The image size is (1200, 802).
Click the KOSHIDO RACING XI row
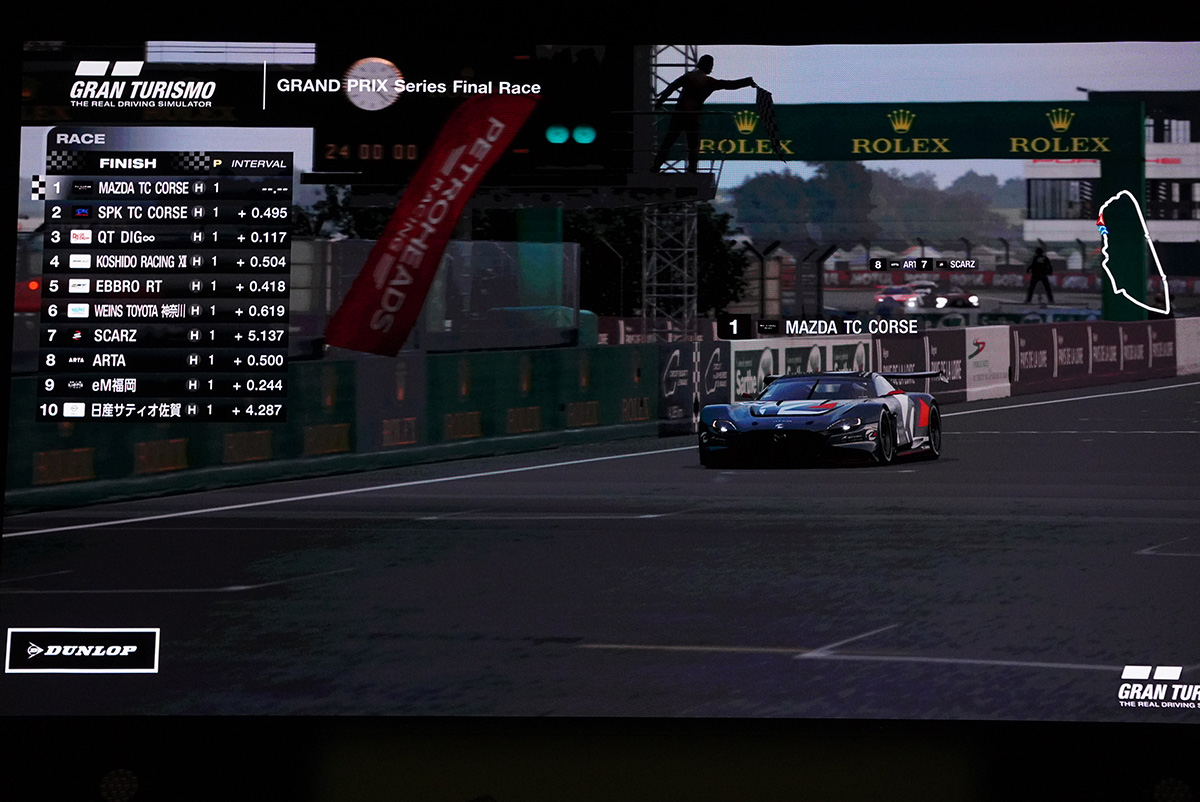[165, 261]
